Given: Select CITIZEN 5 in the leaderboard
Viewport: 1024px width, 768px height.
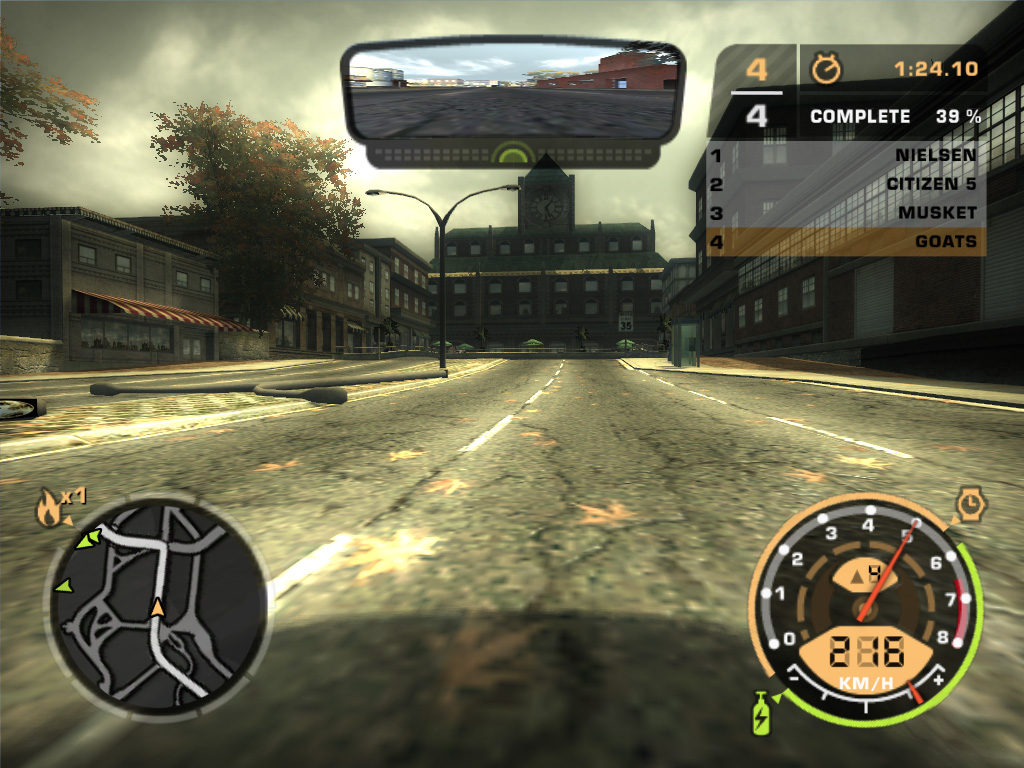Looking at the screenshot, I should 846,185.
